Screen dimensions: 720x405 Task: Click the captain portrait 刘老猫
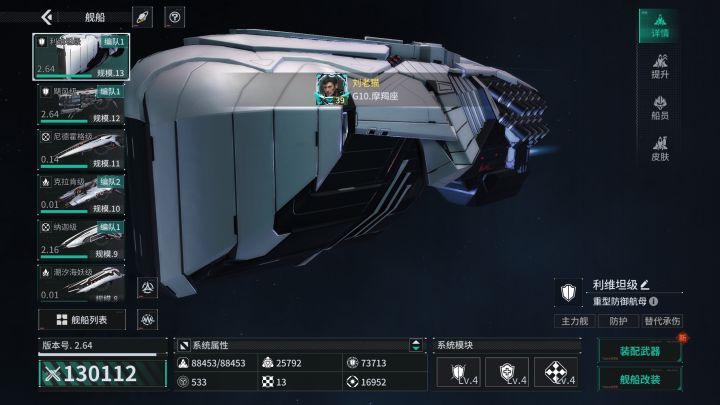coord(331,87)
